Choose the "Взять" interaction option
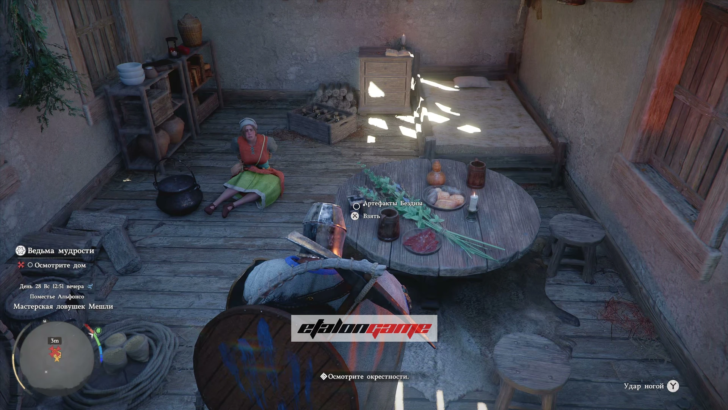This screenshot has width=728, height=410. point(372,215)
